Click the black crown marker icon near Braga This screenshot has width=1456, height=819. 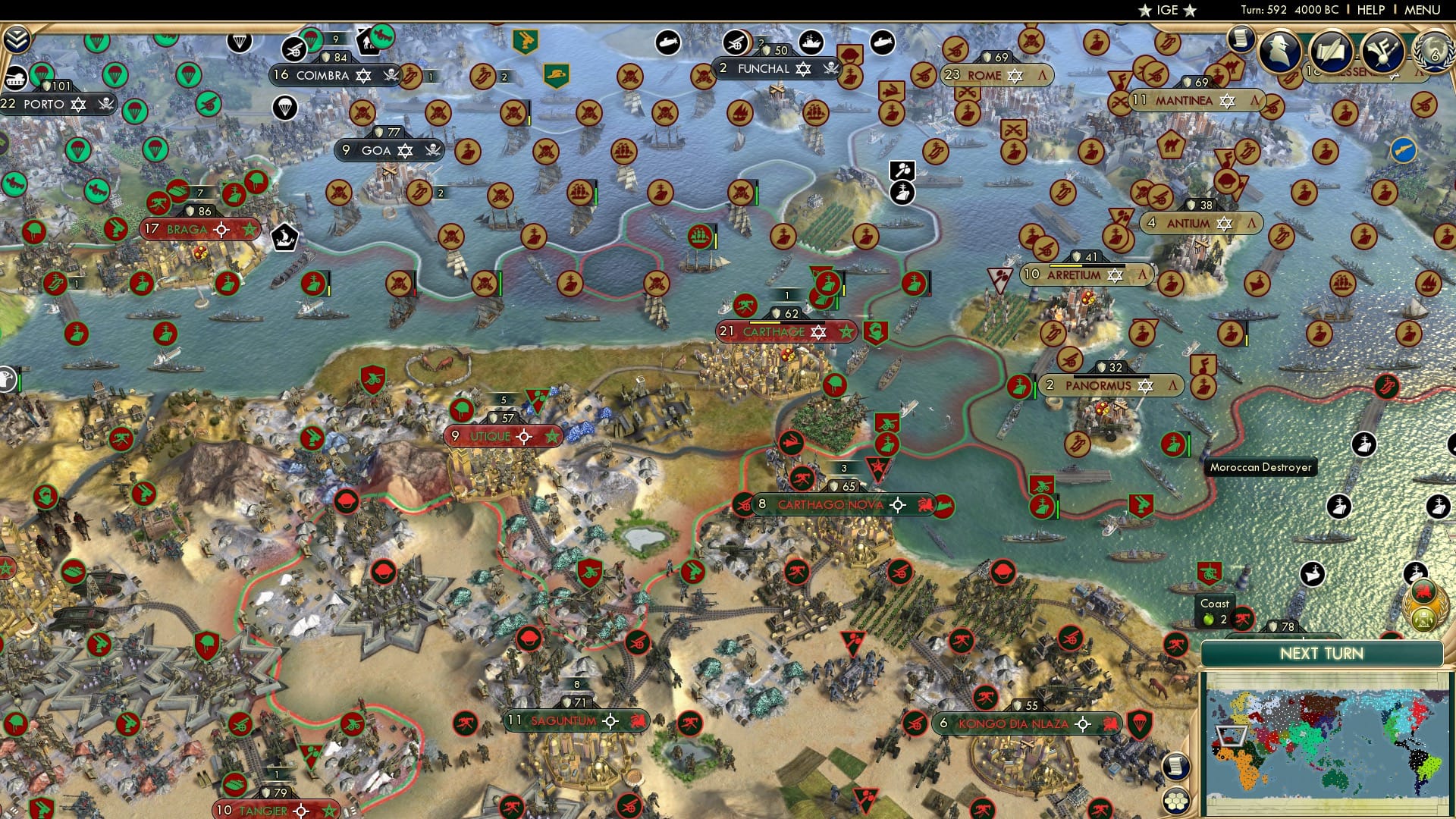pyautogui.click(x=284, y=237)
